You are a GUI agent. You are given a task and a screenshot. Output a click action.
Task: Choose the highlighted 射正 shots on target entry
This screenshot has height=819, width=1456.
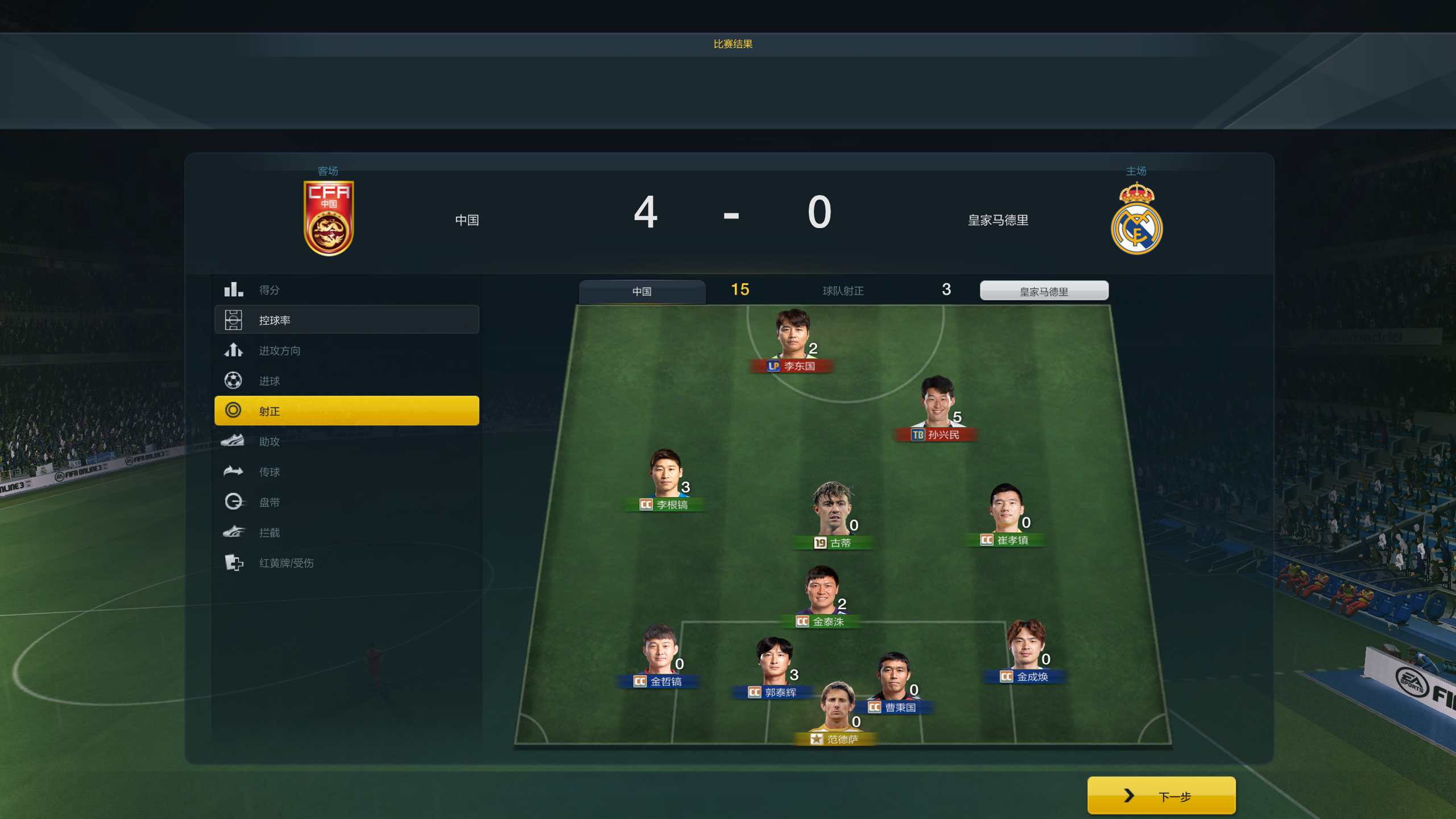(x=346, y=411)
